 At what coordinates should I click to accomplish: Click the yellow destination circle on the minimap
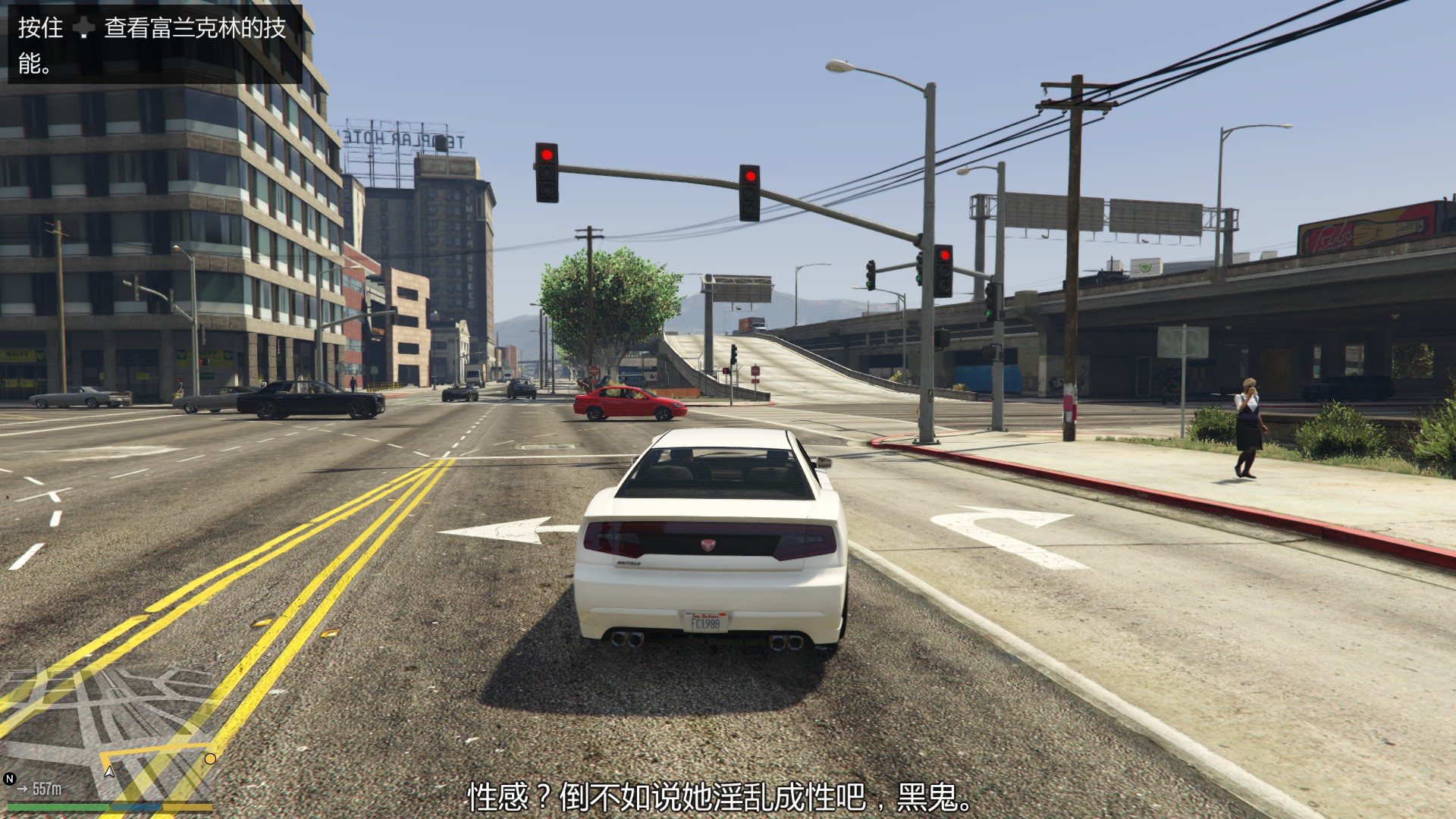(x=209, y=759)
